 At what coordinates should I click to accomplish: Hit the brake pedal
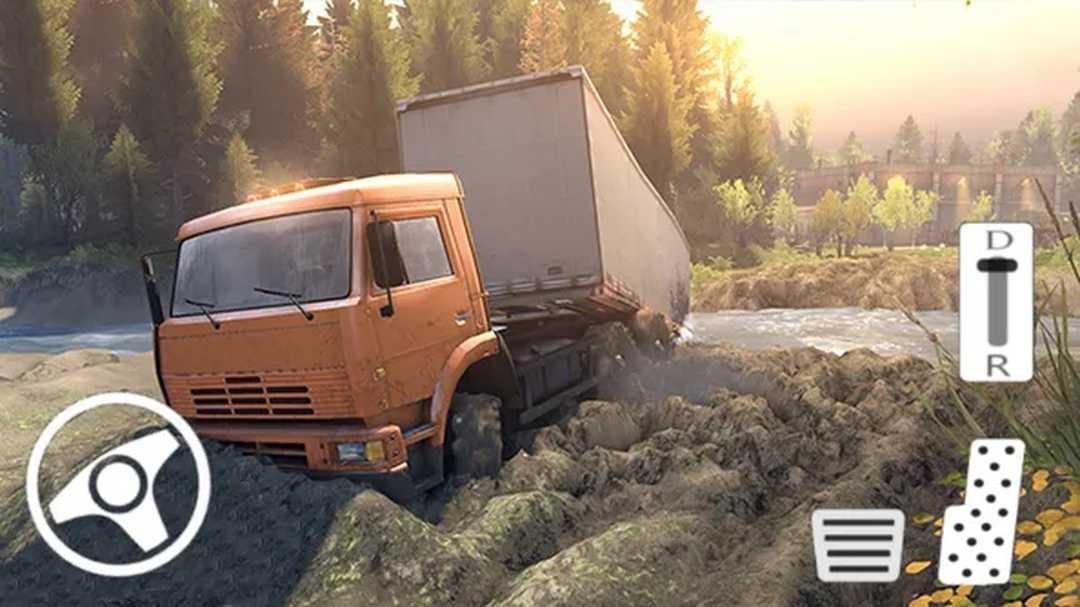click(857, 545)
